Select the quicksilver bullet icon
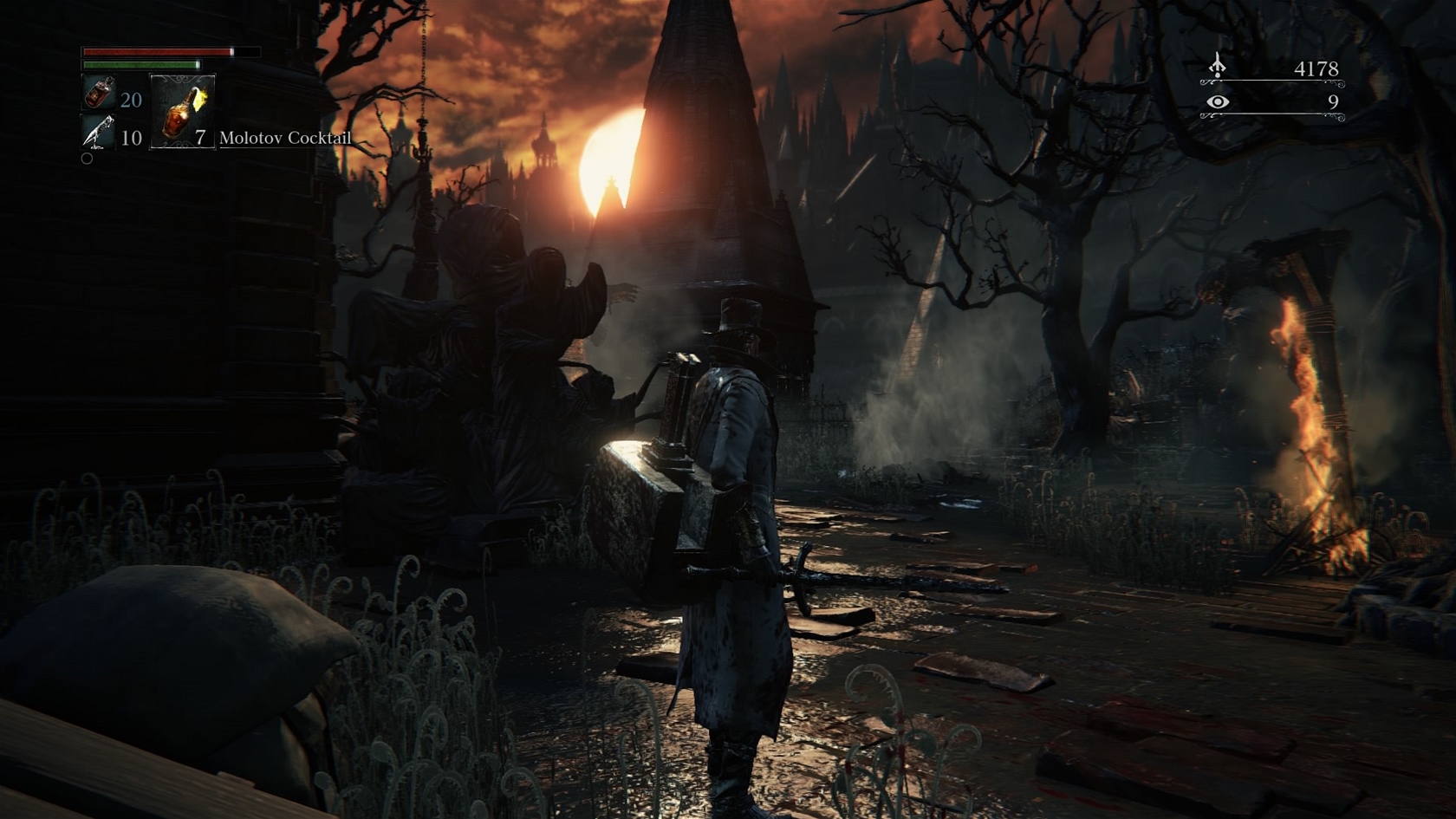 pyautogui.click(x=98, y=133)
